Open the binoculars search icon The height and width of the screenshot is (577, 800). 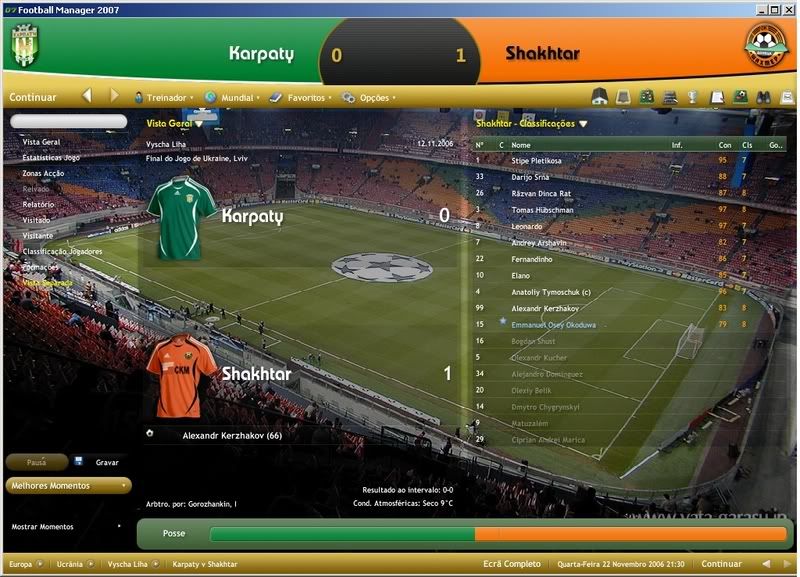[762, 97]
